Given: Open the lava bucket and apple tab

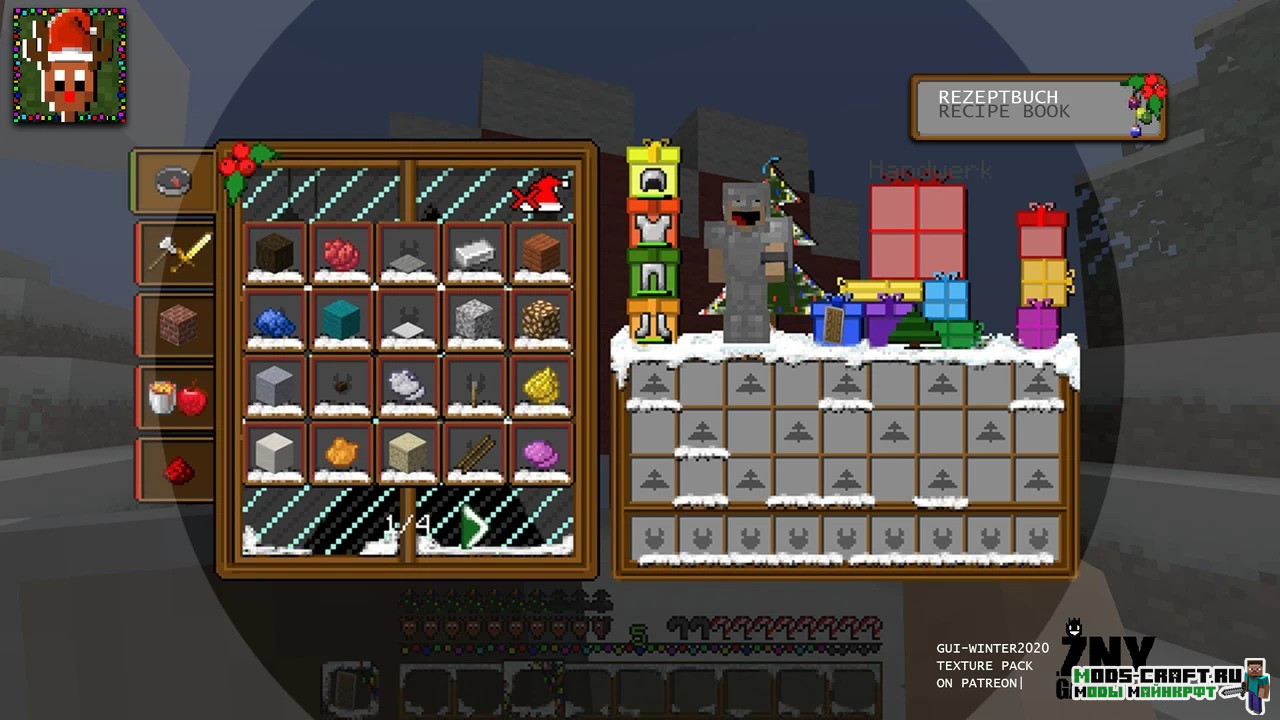Looking at the screenshot, I should (x=178, y=399).
